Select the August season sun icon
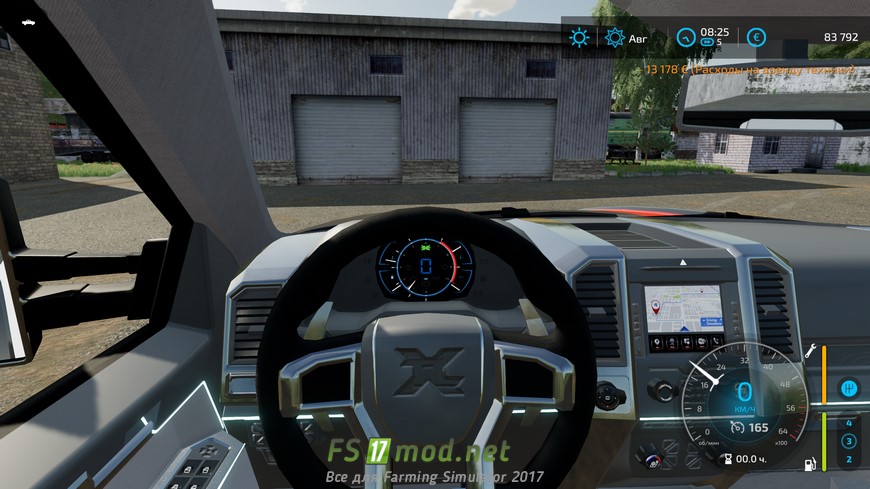The image size is (870, 489). click(x=615, y=38)
